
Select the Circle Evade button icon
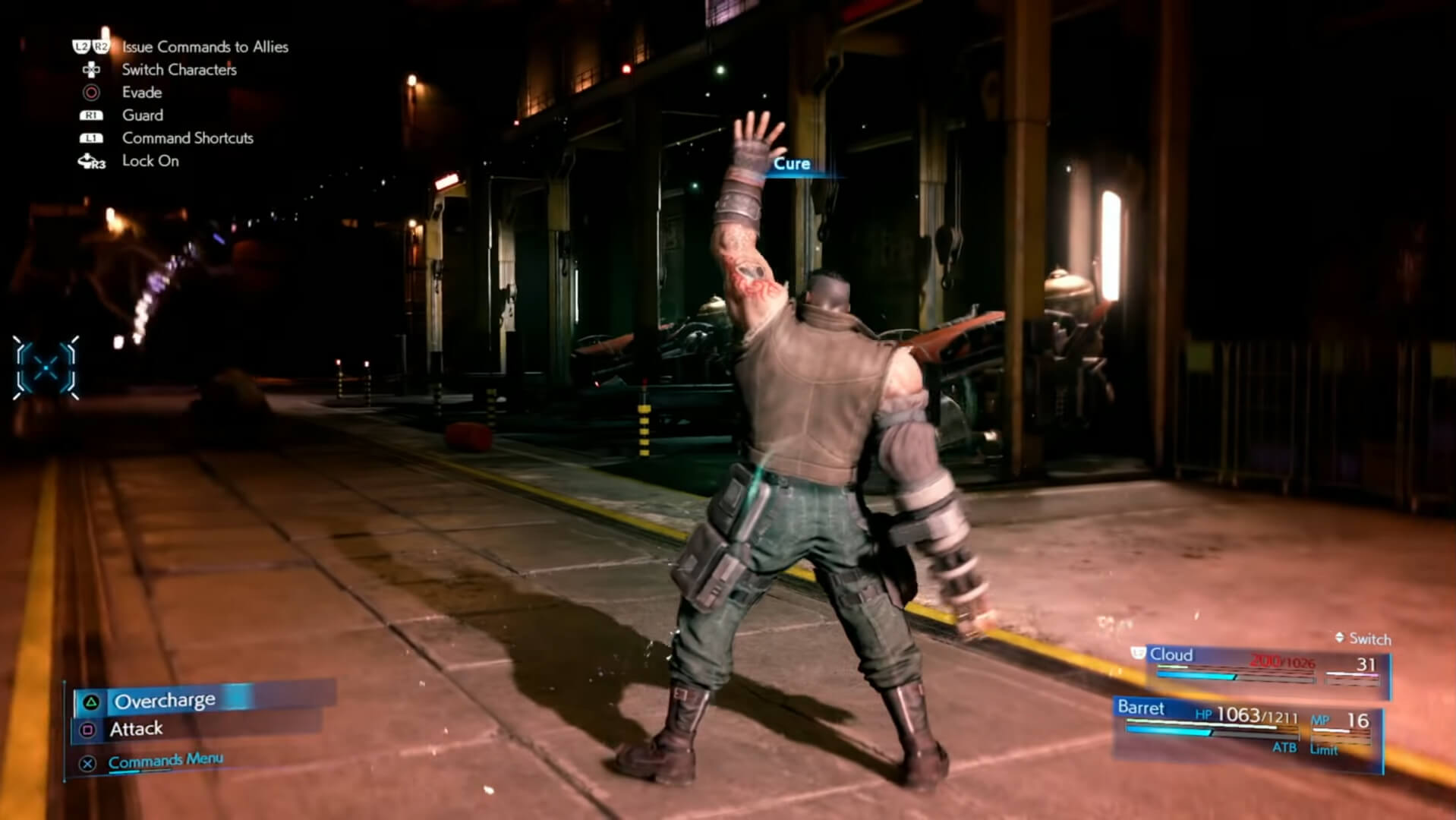click(91, 93)
